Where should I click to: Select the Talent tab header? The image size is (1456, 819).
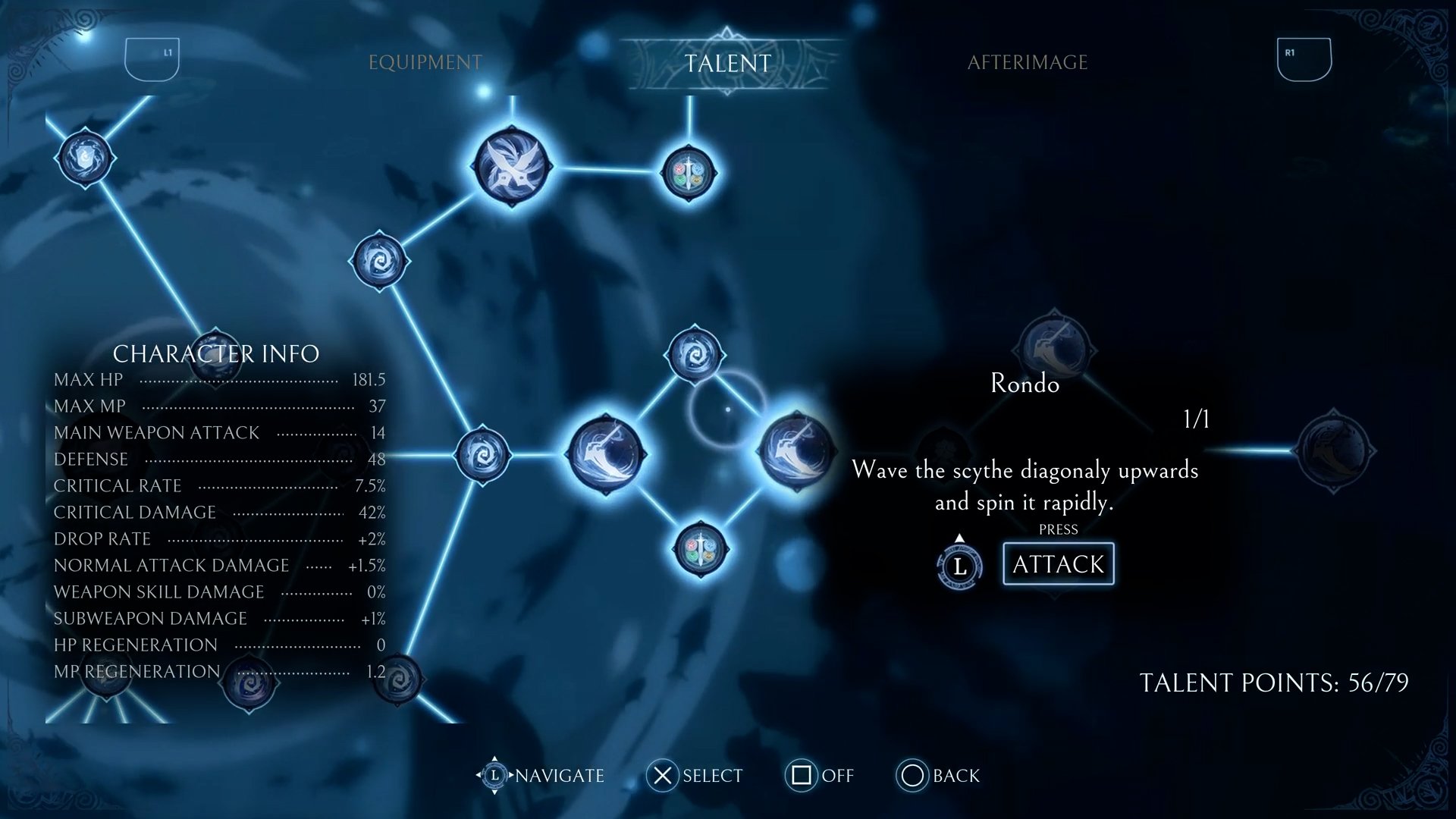click(727, 63)
